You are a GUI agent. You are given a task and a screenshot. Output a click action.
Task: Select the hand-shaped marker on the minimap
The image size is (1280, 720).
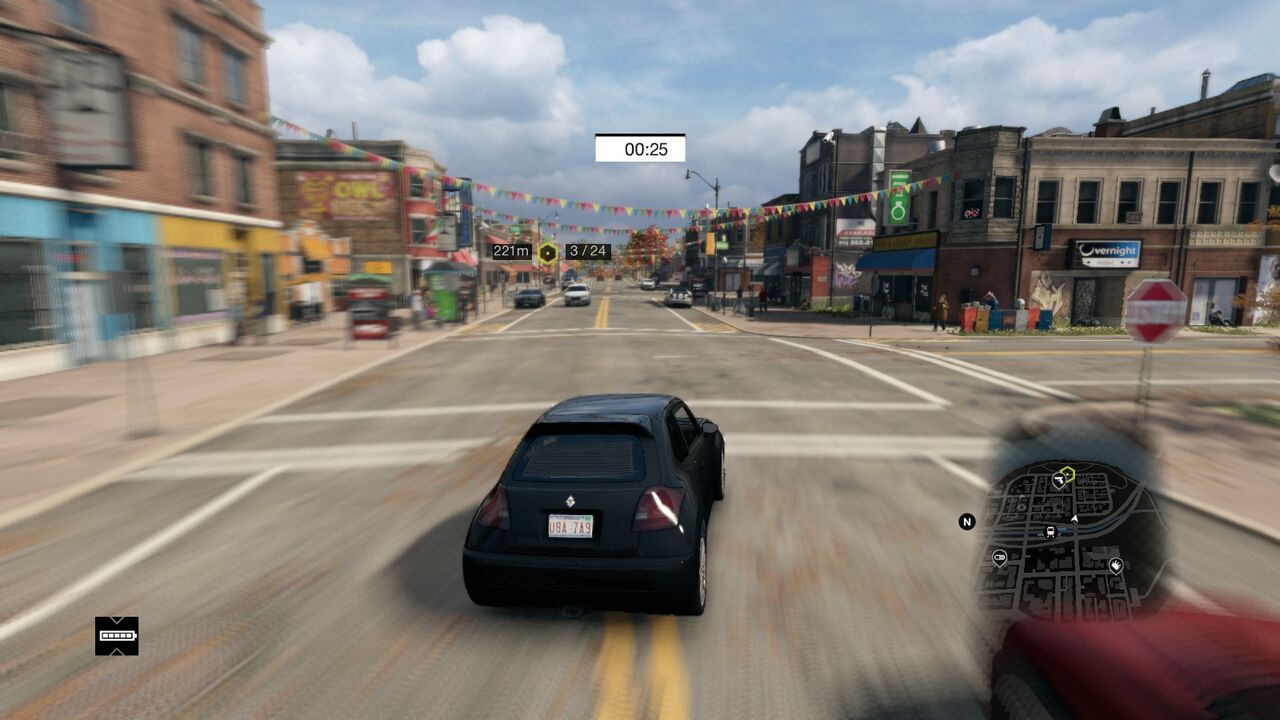(x=1116, y=566)
